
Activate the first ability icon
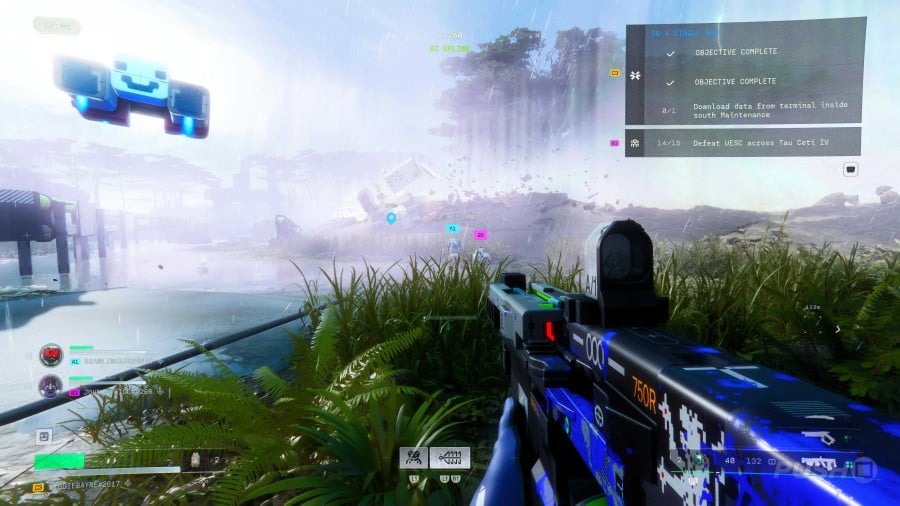pyautogui.click(x=413, y=457)
